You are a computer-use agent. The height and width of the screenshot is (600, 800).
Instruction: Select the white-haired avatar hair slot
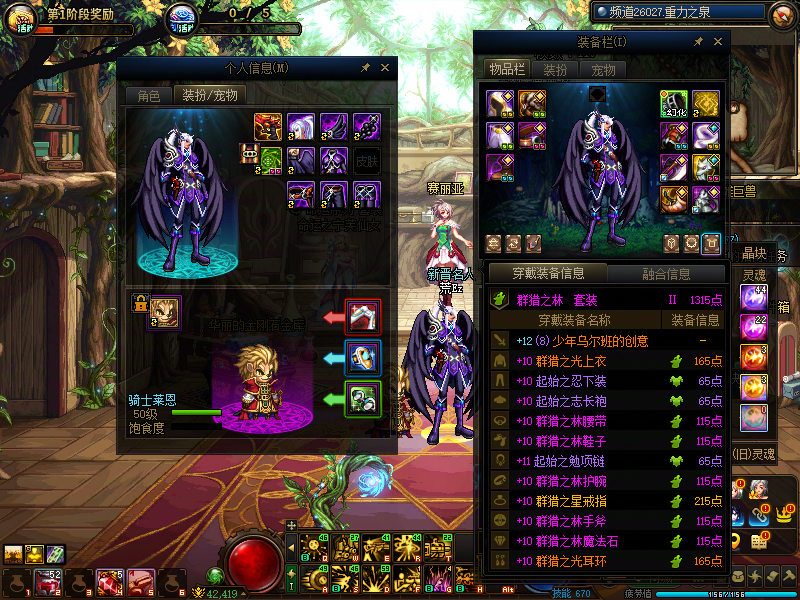(x=301, y=126)
